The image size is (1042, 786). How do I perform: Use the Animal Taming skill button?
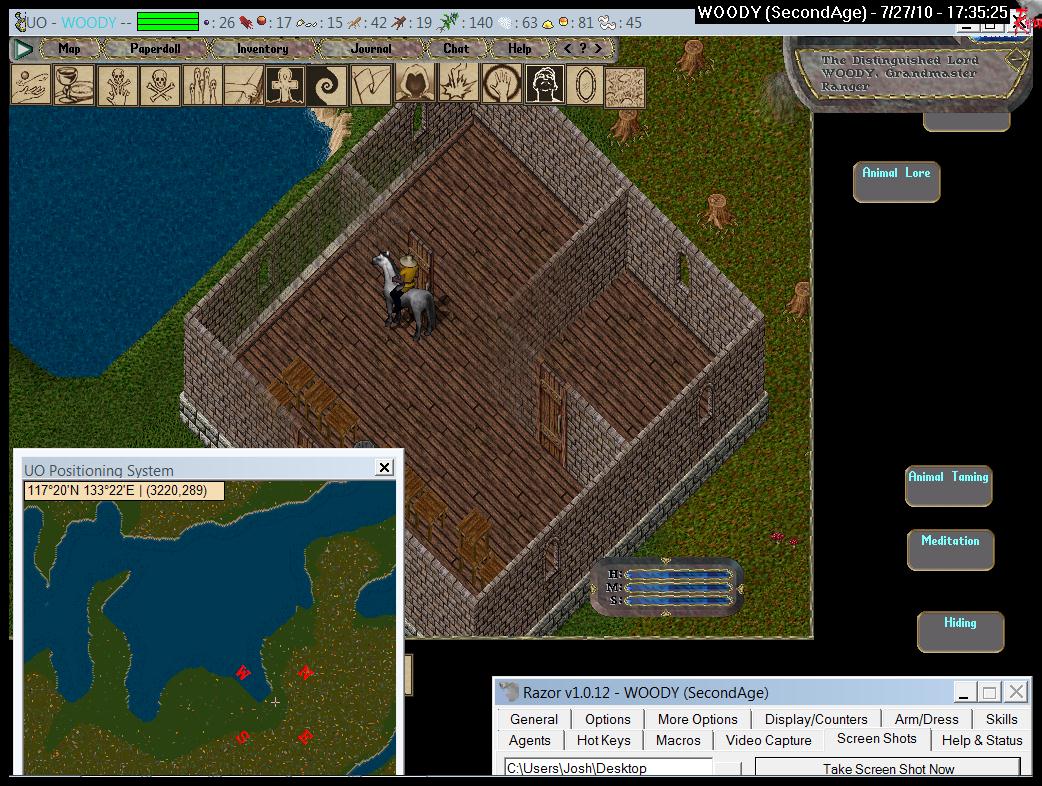948,484
